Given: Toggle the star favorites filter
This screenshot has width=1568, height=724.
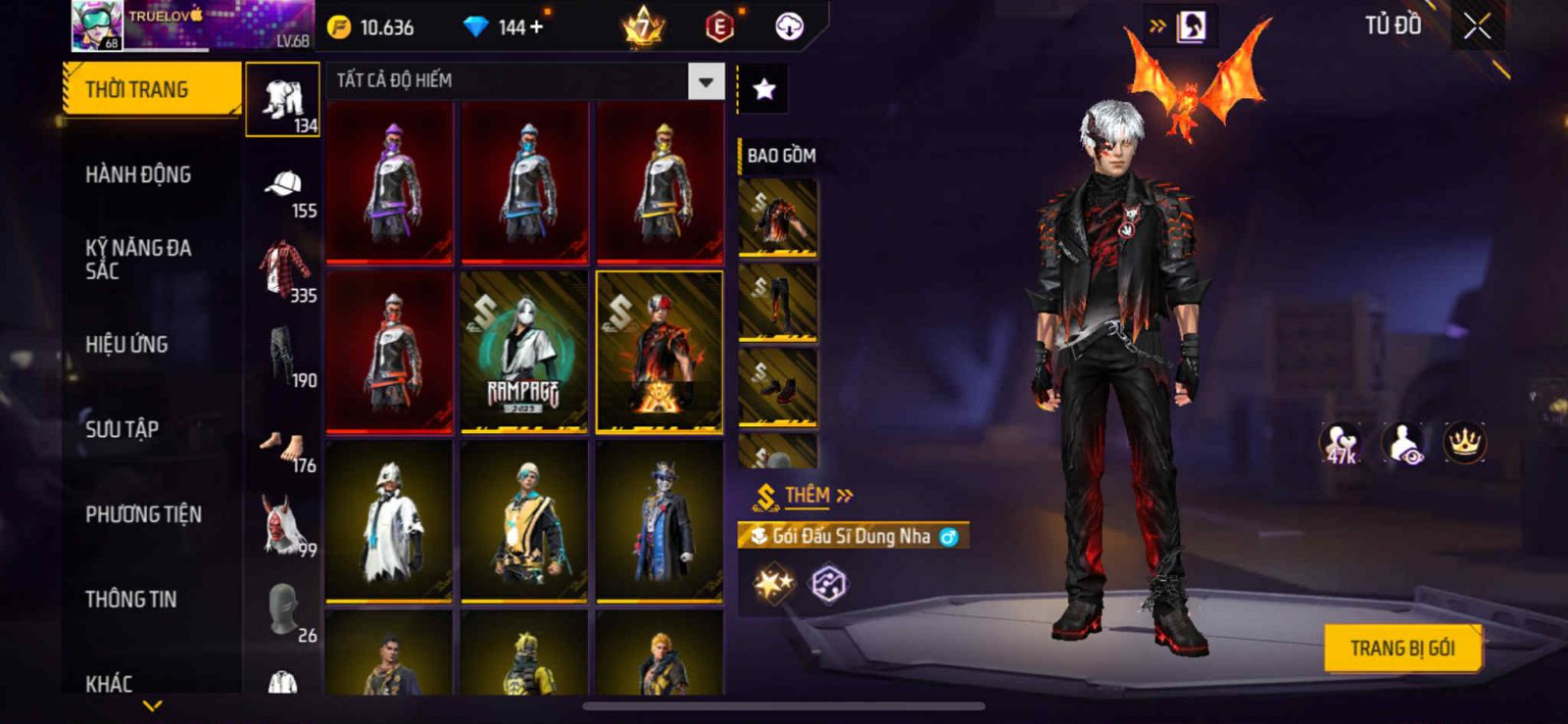Looking at the screenshot, I should [x=763, y=90].
